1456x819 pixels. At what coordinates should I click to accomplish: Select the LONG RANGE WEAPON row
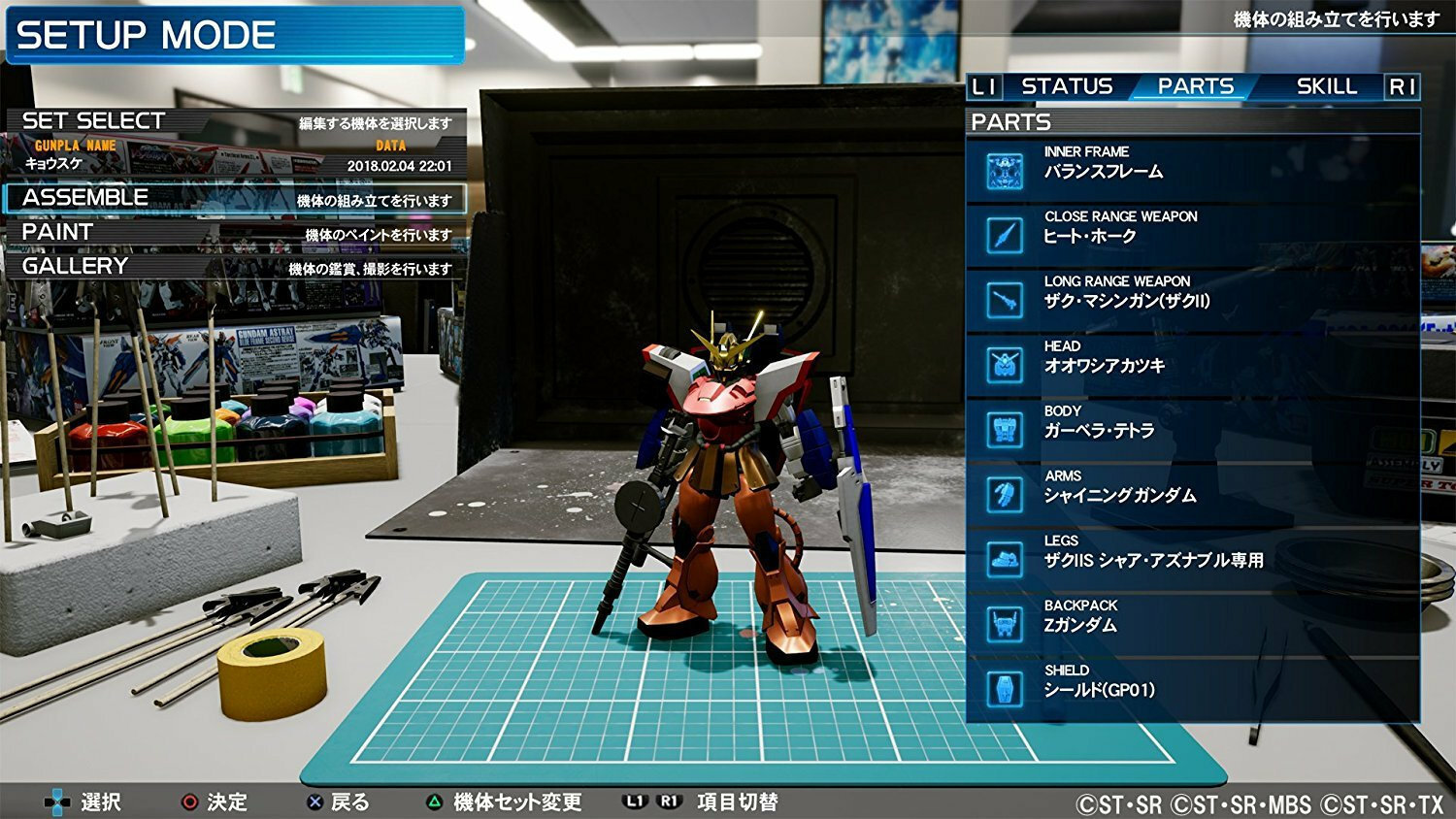[x=1192, y=300]
